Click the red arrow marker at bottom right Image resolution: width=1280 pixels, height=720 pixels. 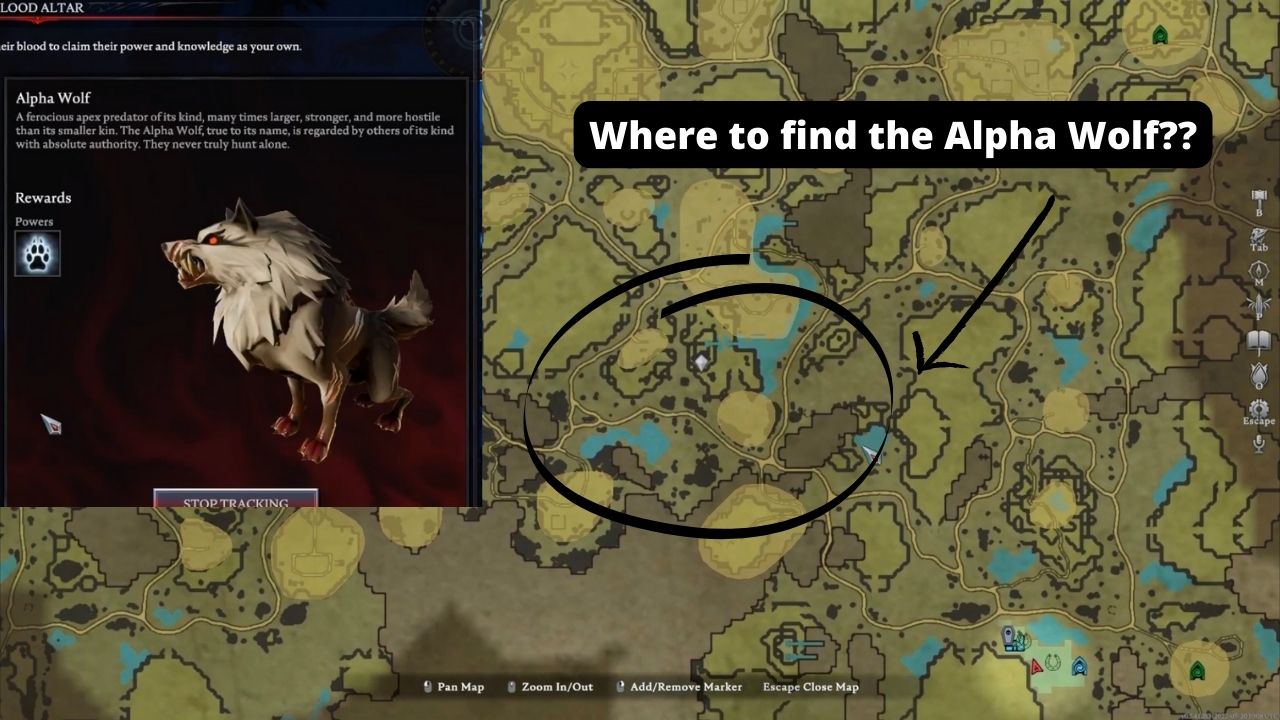pos(1036,667)
